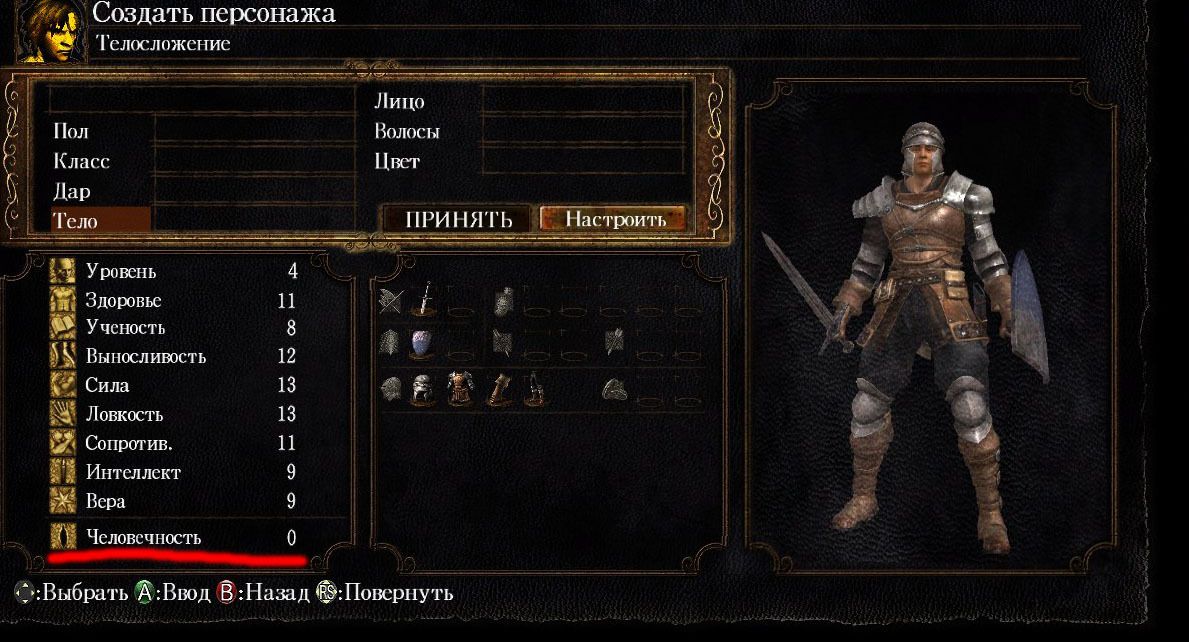1189x642 pixels.
Task: Click the ПРИНЯТЬ confirm button
Action: pyautogui.click(x=458, y=219)
